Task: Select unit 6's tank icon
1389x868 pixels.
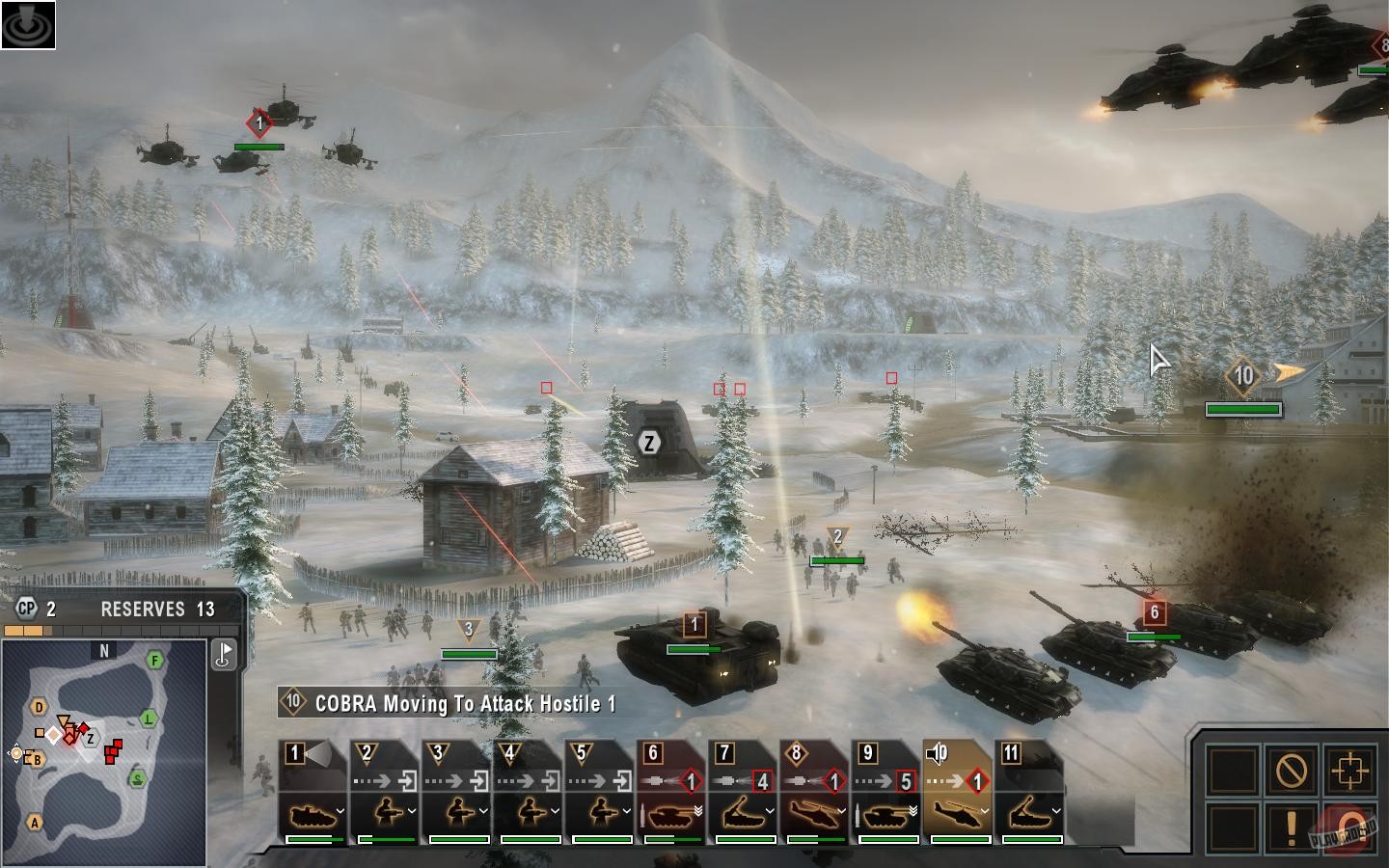Action: pyautogui.click(x=671, y=815)
